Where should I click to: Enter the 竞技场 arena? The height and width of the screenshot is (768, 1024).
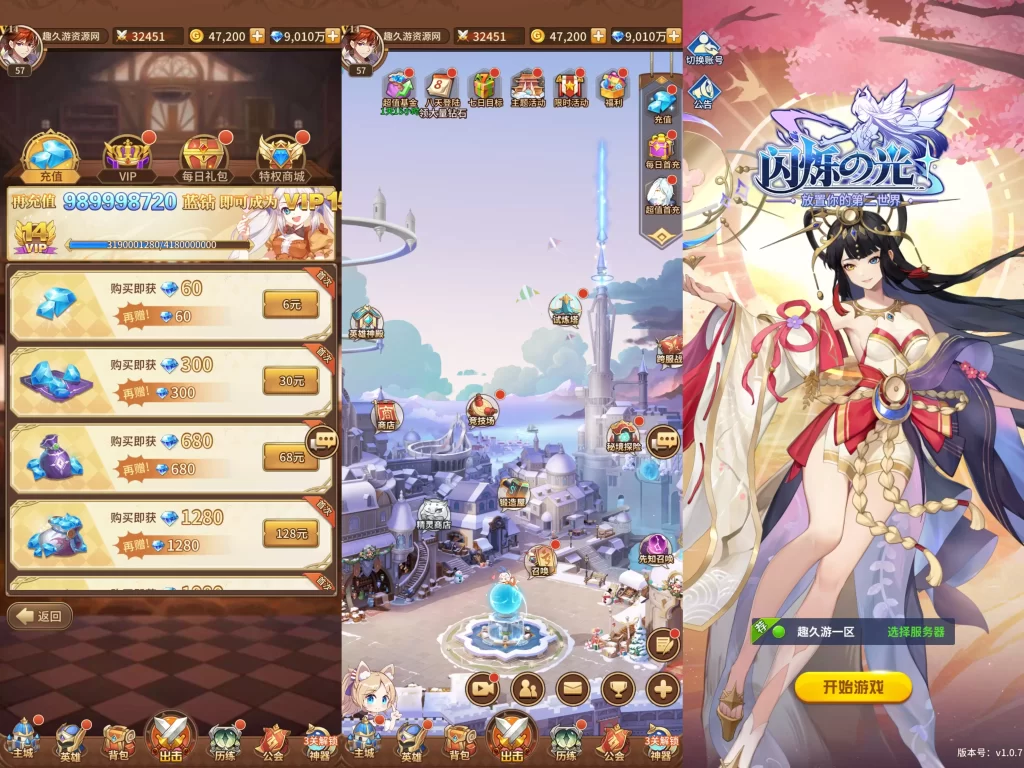(481, 410)
